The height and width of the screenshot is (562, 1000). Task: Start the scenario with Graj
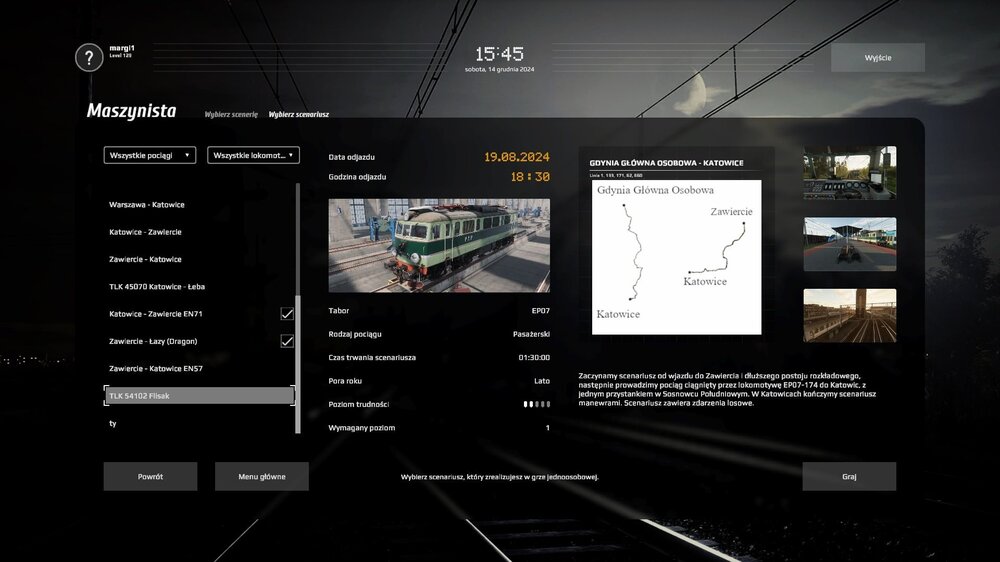[x=849, y=476]
